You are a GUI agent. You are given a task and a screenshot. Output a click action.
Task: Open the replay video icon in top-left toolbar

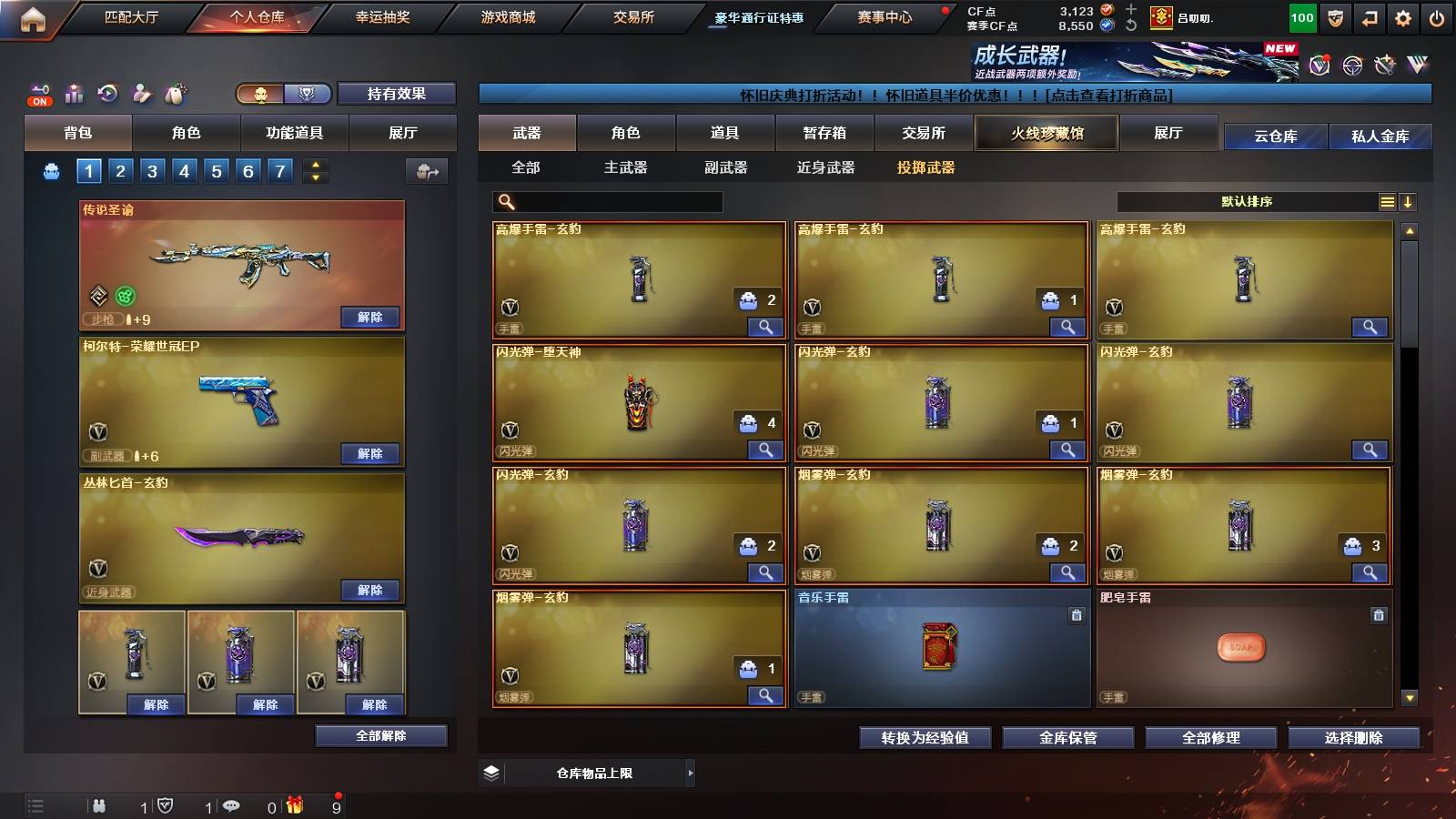tap(107, 94)
